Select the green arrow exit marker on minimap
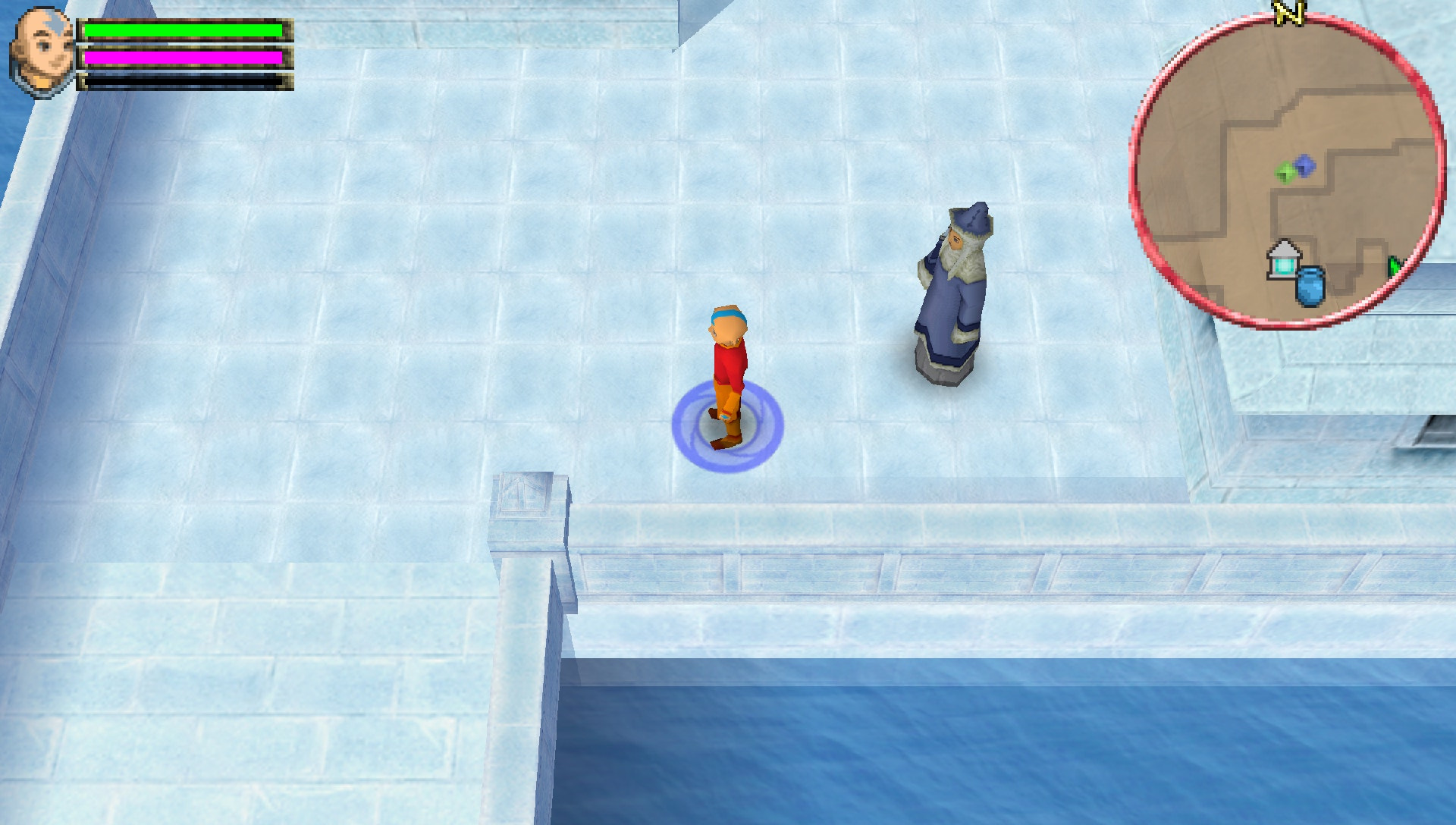The width and height of the screenshot is (1456, 825). tap(1395, 265)
